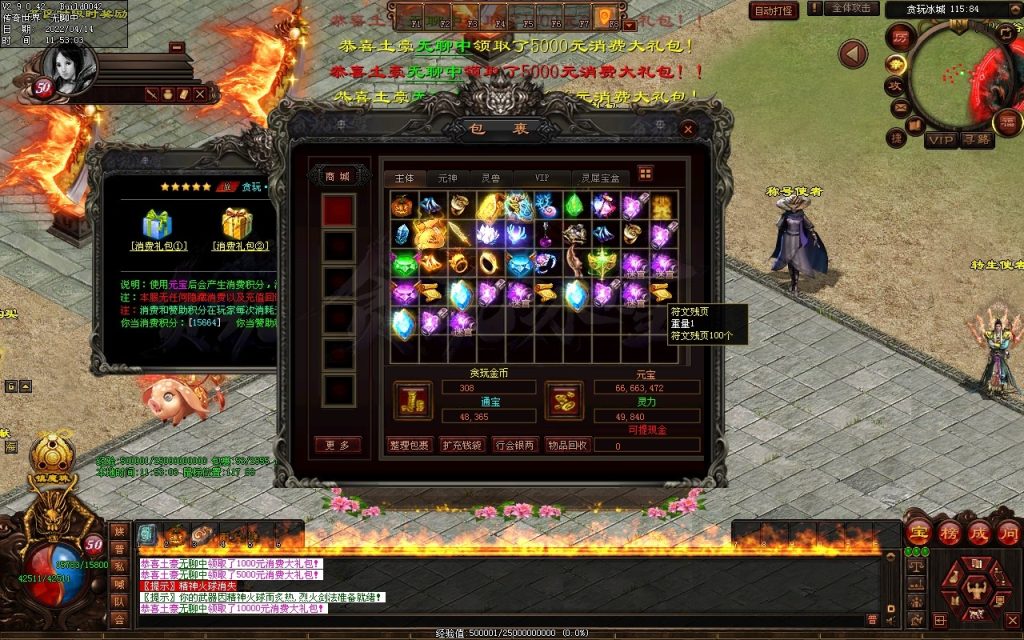
Task: Open the 商城 shop button
Action: click(x=338, y=177)
